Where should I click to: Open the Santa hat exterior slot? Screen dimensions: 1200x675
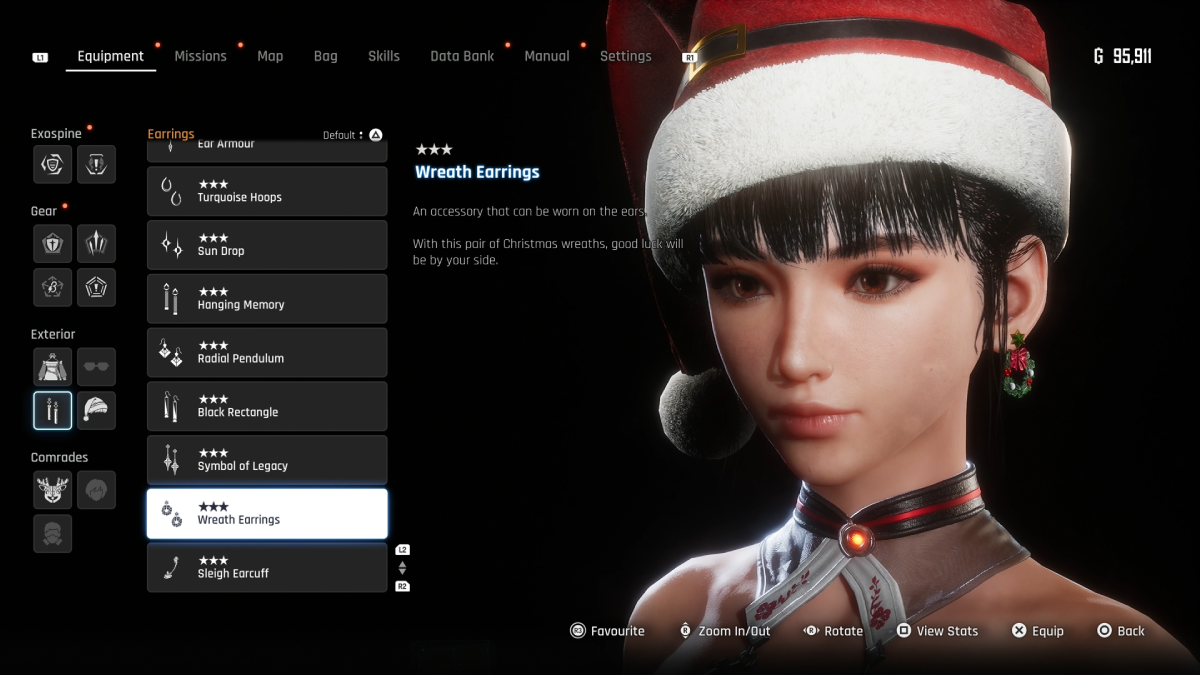pos(96,410)
